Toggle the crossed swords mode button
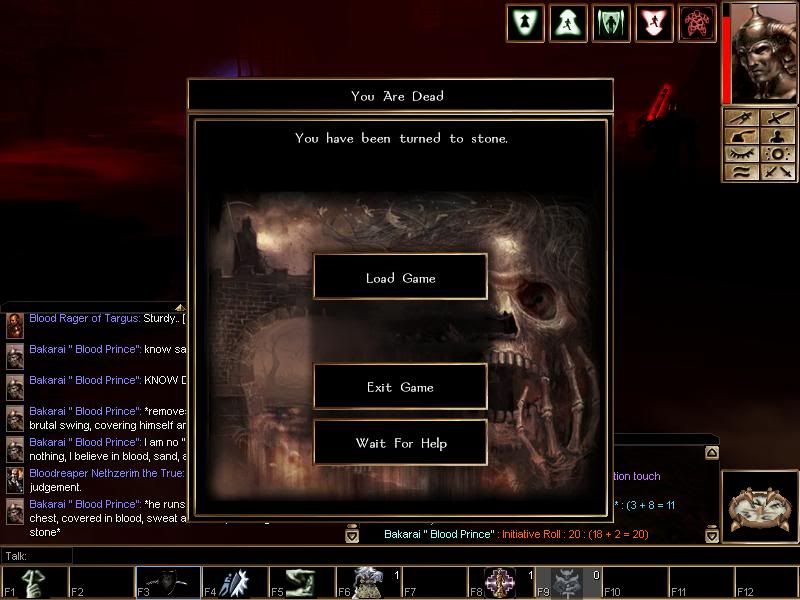This screenshot has width=800, height=600. [x=777, y=172]
